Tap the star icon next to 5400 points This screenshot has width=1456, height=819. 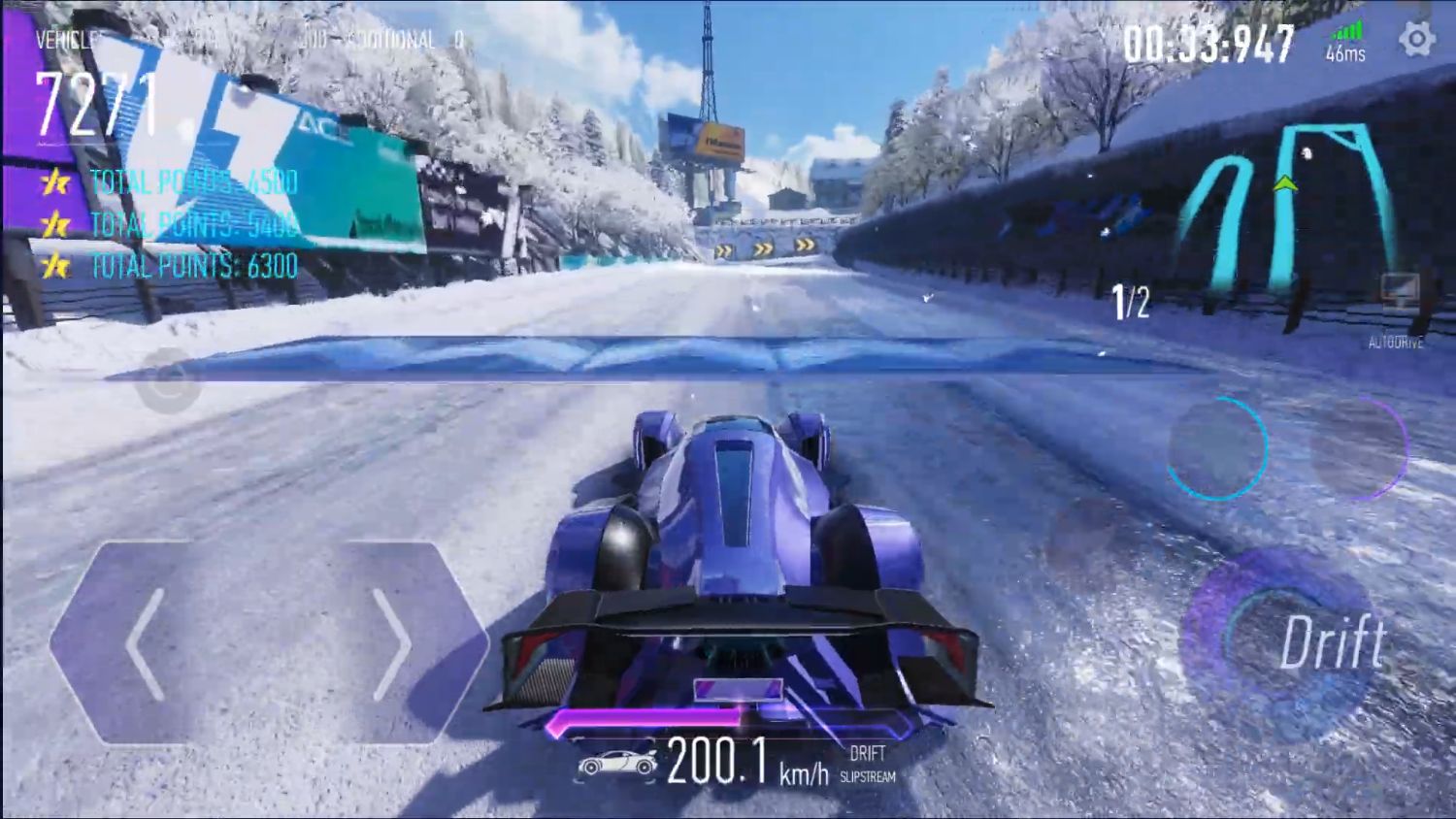point(54,224)
